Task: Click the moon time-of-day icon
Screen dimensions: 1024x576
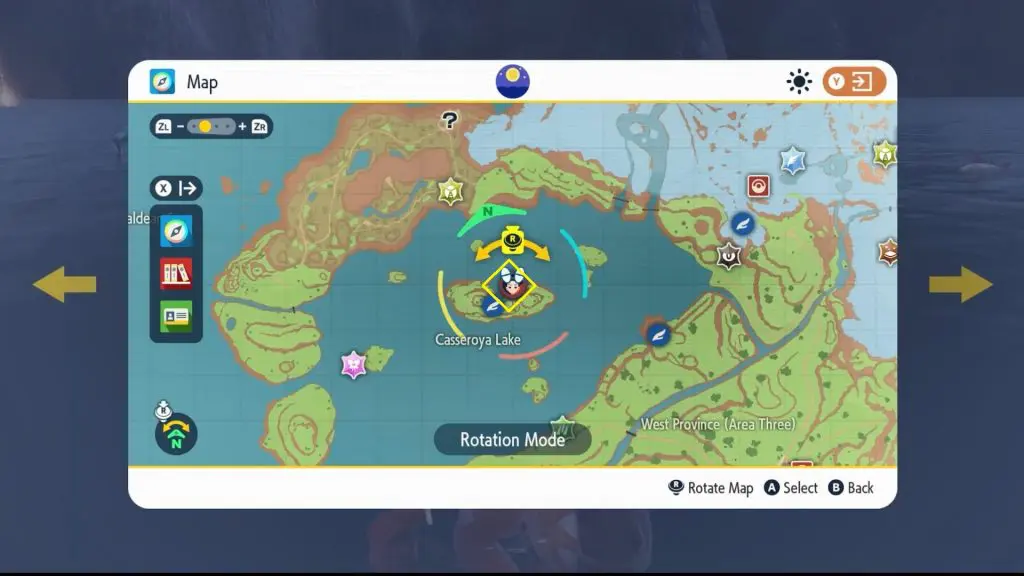Action: click(512, 82)
